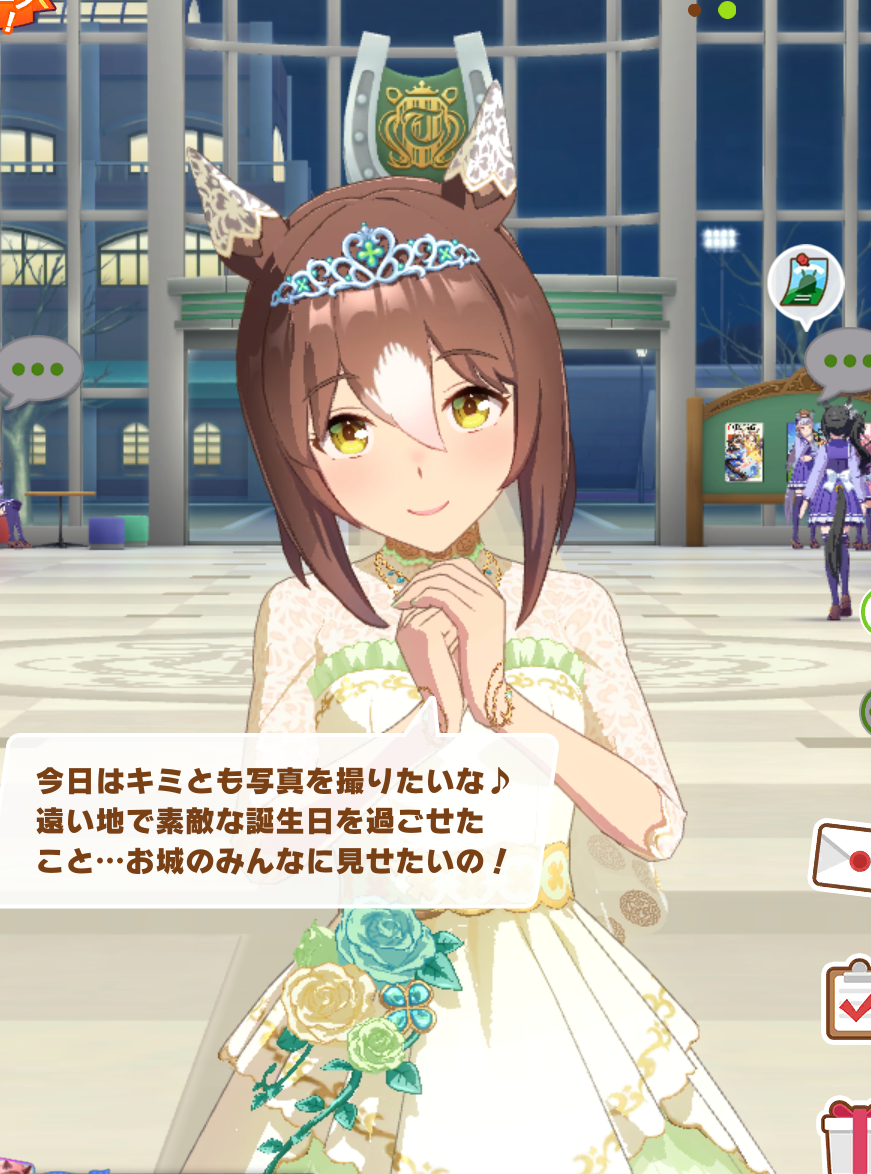Tap the ellipsis speech bubble near the bare tree
871x1174 pixels.
pyautogui.click(x=38, y=371)
